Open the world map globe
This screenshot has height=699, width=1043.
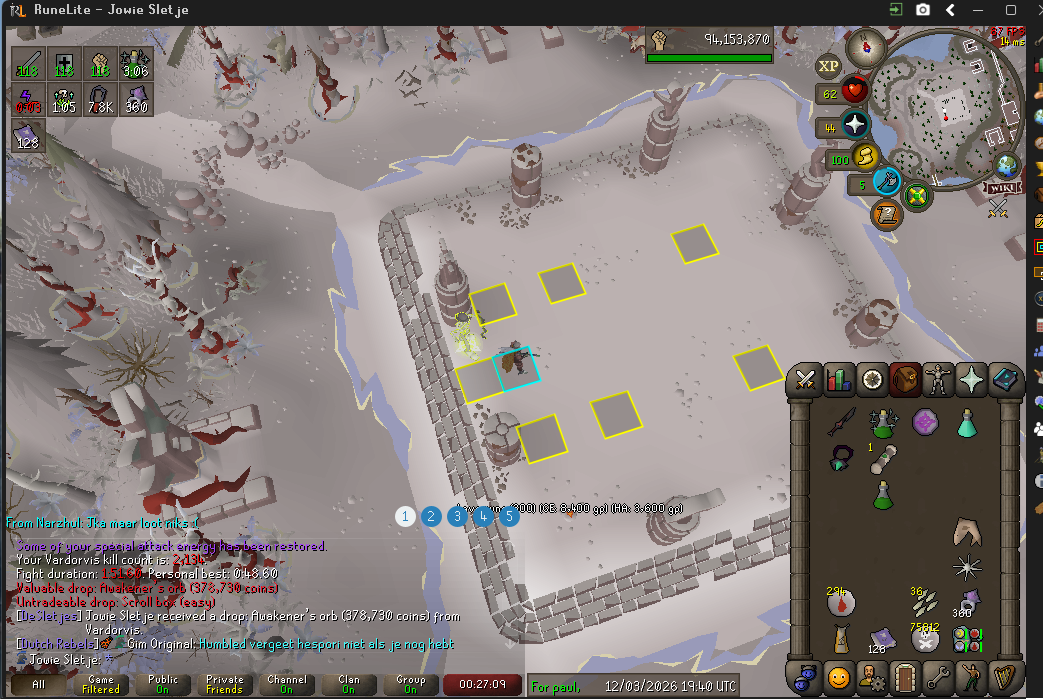tap(1007, 165)
